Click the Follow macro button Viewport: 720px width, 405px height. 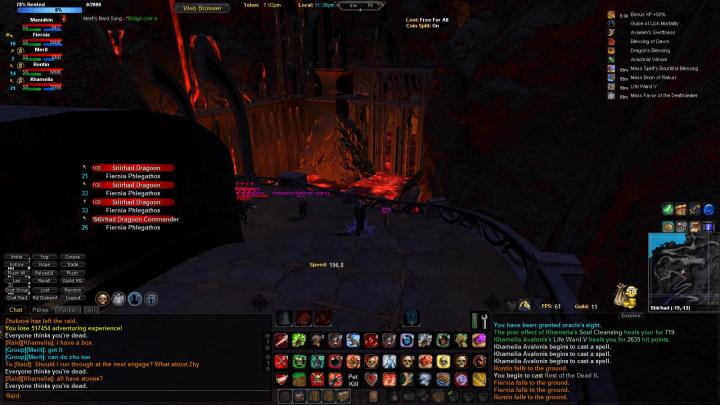16,265
